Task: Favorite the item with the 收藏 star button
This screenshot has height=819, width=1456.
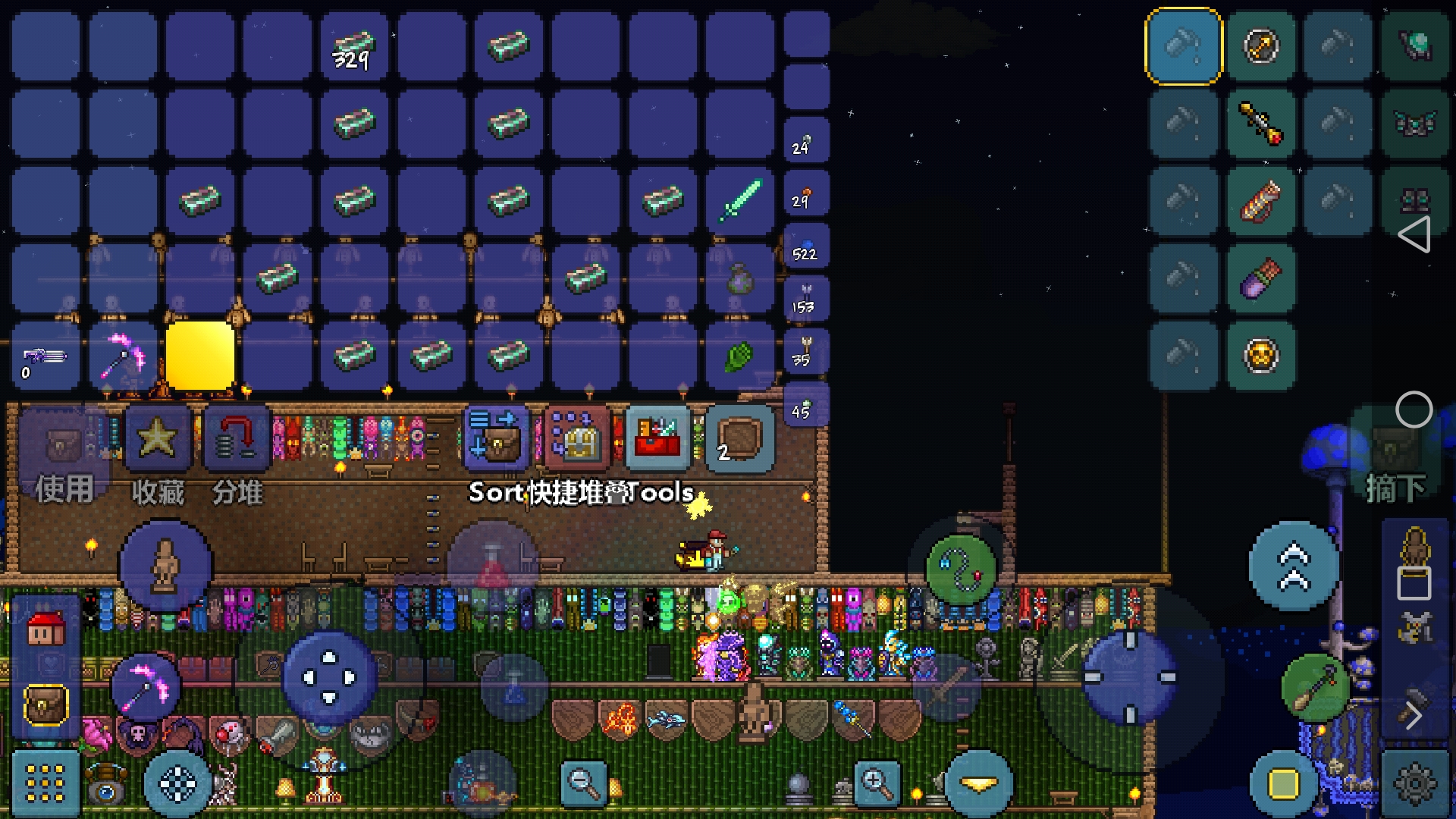Action: pos(158,440)
